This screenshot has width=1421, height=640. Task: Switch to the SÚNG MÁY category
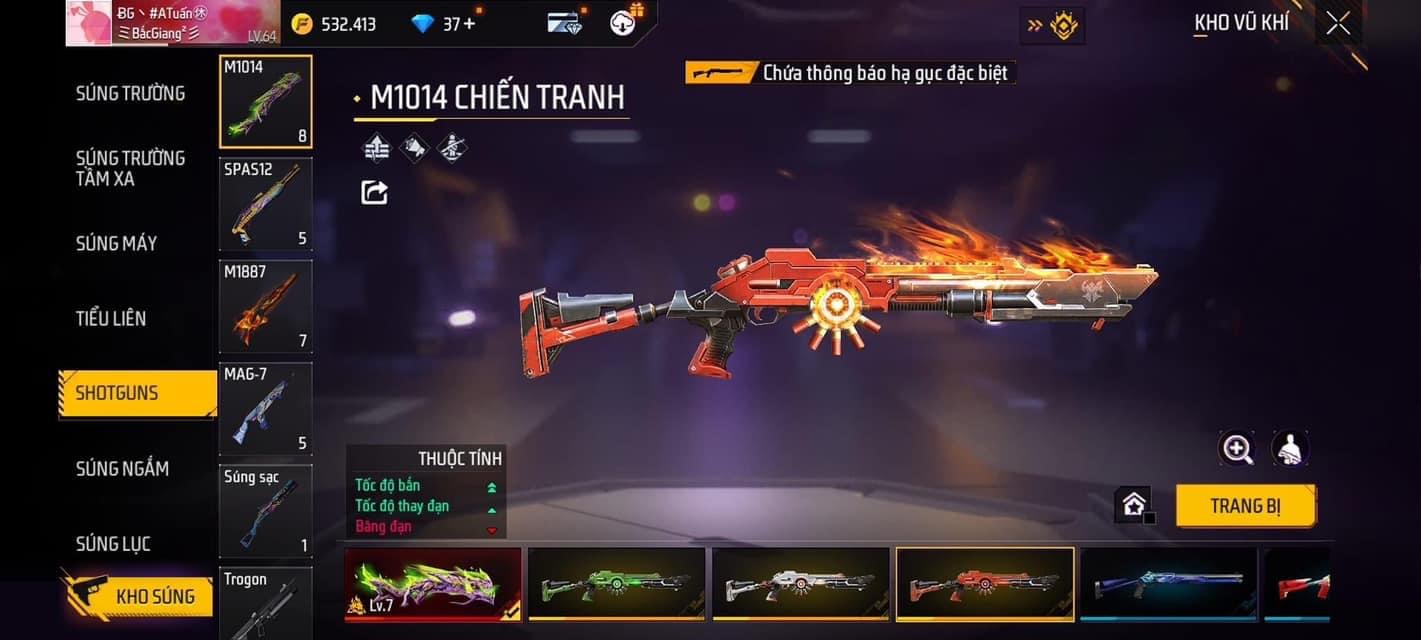coord(116,243)
